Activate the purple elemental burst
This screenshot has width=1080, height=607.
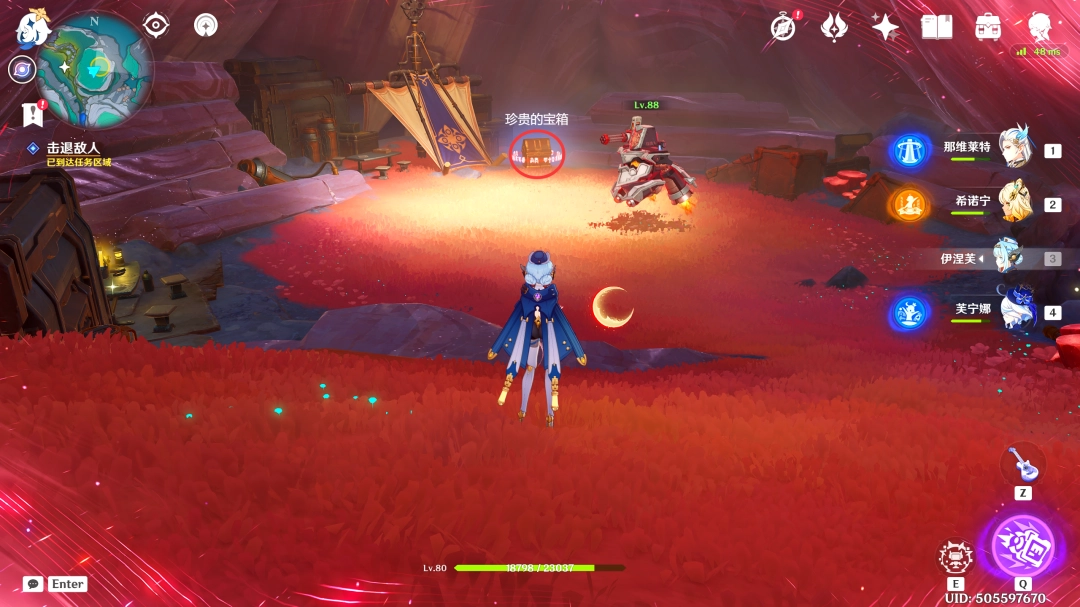(1022, 545)
